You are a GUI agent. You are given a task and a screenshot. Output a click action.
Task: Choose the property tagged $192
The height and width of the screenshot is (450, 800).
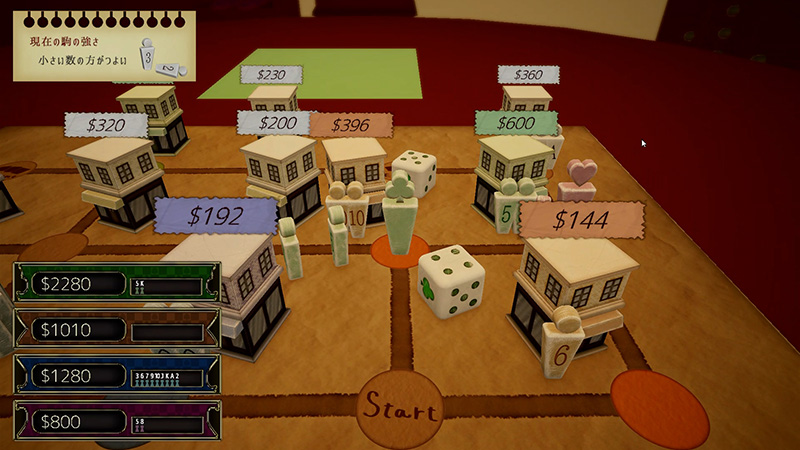(x=215, y=216)
